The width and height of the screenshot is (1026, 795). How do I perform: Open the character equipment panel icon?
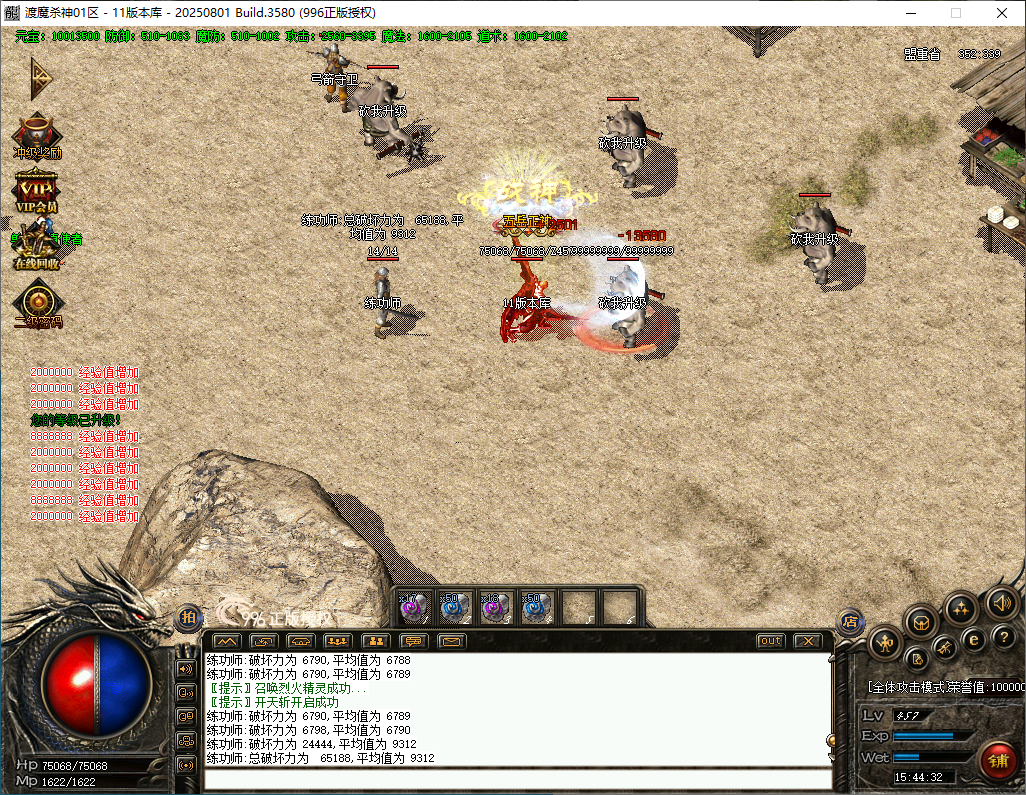[x=884, y=643]
